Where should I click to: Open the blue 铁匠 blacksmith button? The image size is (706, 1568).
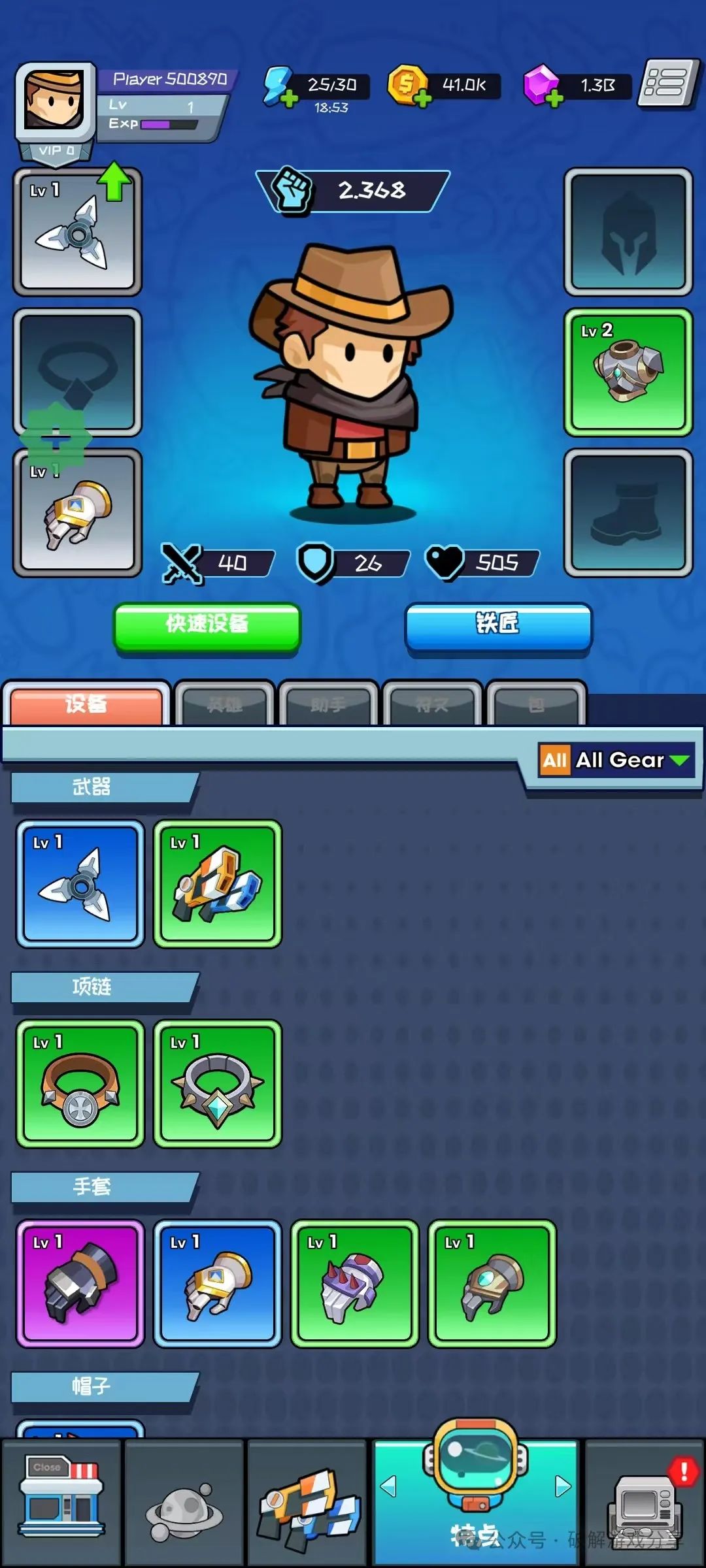[x=498, y=626]
